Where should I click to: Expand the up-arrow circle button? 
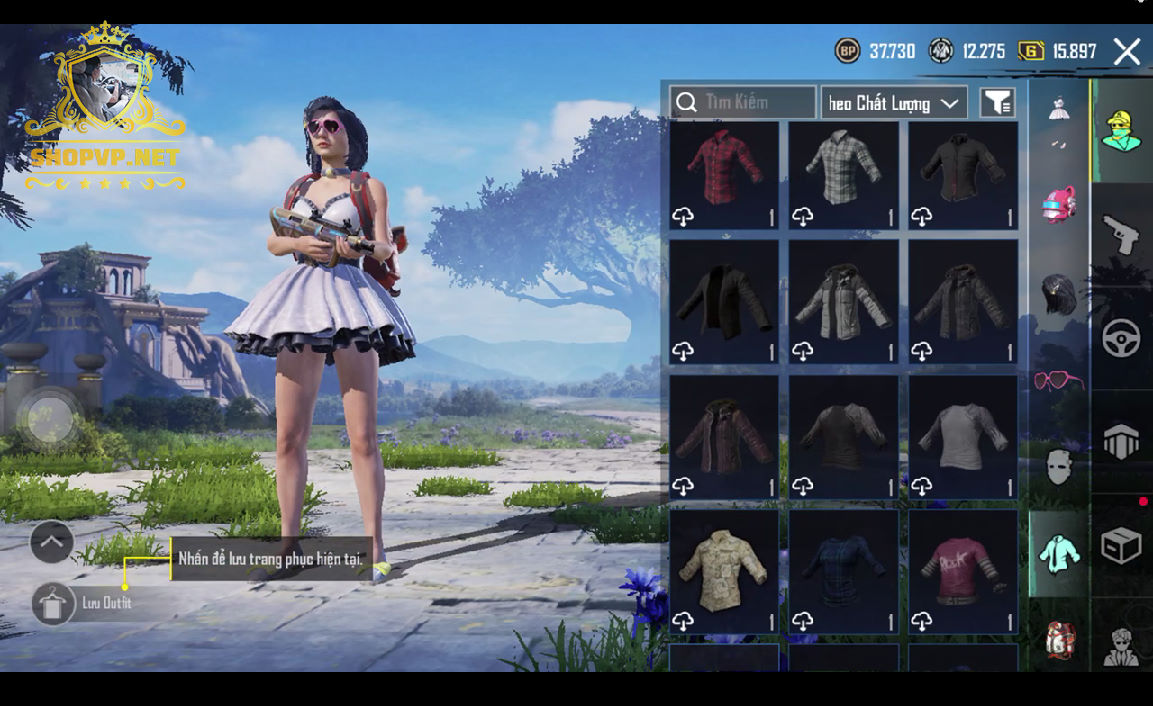[52, 543]
